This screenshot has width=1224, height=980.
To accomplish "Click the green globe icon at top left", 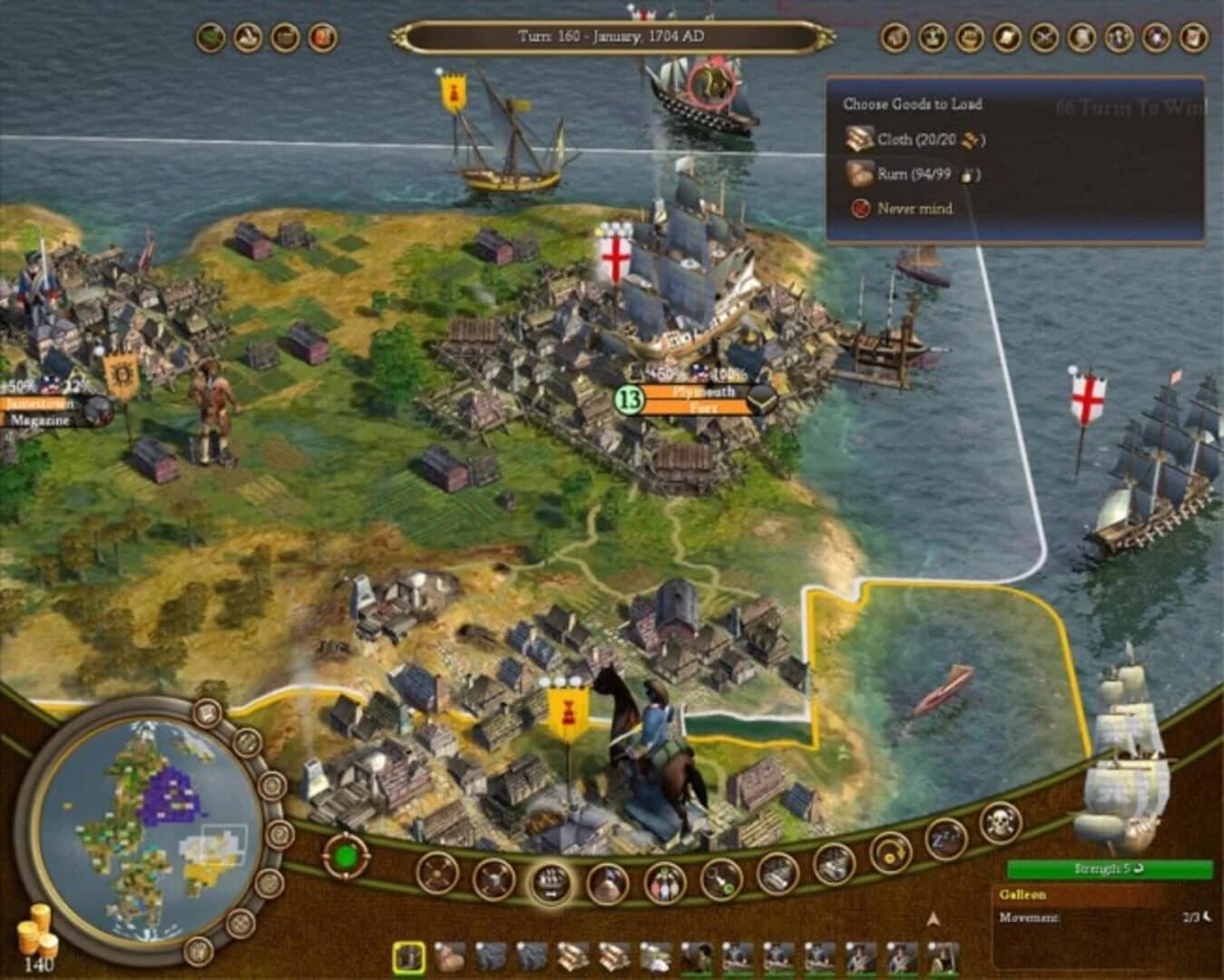I will pyautogui.click(x=211, y=36).
